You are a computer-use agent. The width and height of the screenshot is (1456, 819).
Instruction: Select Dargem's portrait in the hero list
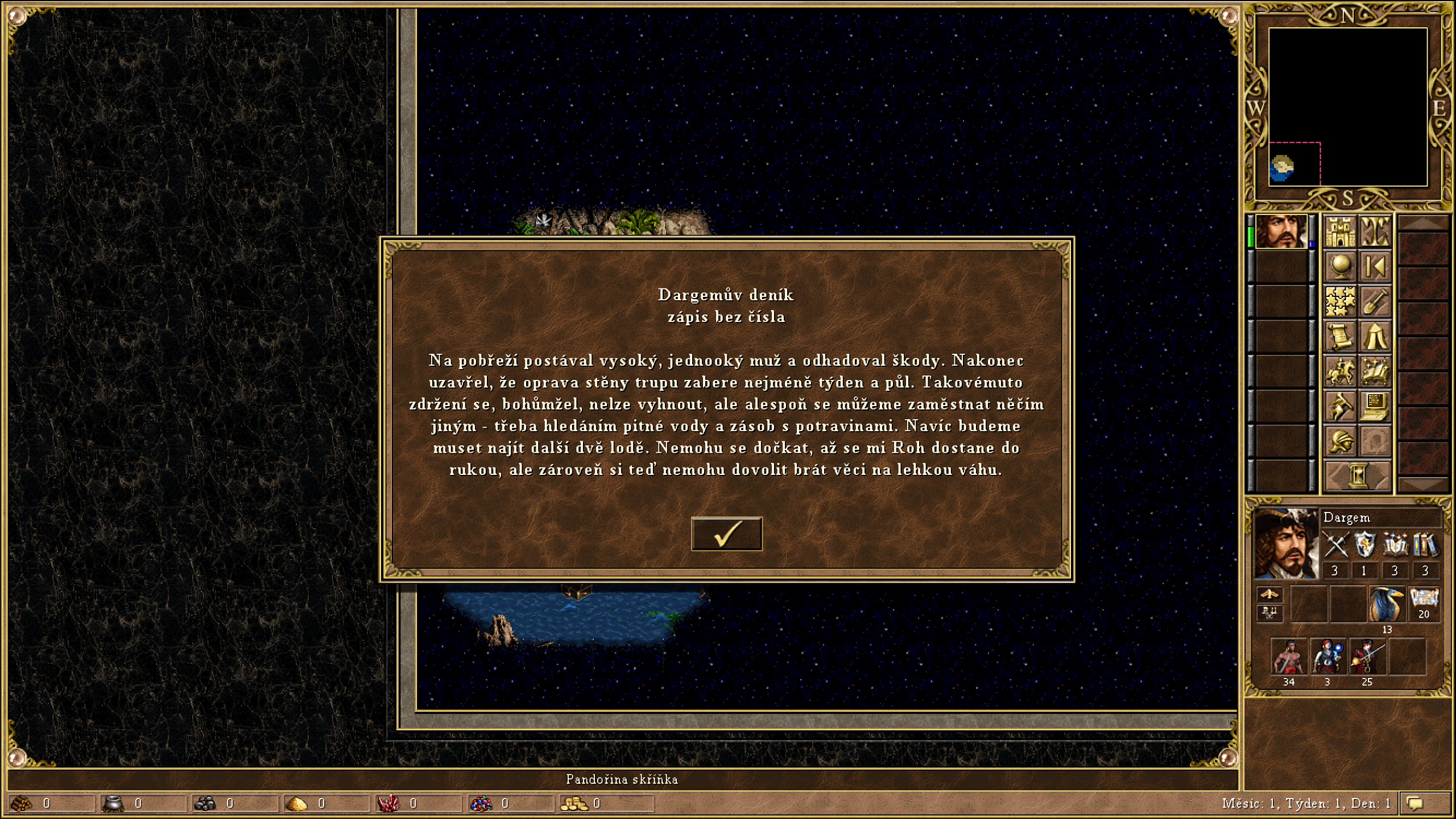pyautogui.click(x=1280, y=231)
